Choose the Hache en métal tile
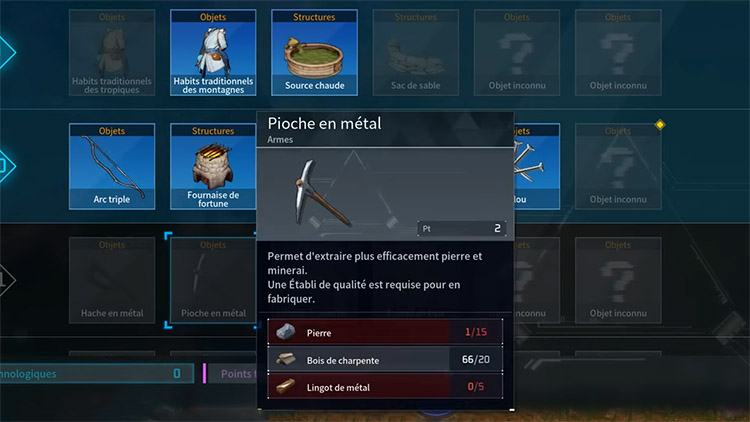Screen dimensions: 750x422 point(112,280)
